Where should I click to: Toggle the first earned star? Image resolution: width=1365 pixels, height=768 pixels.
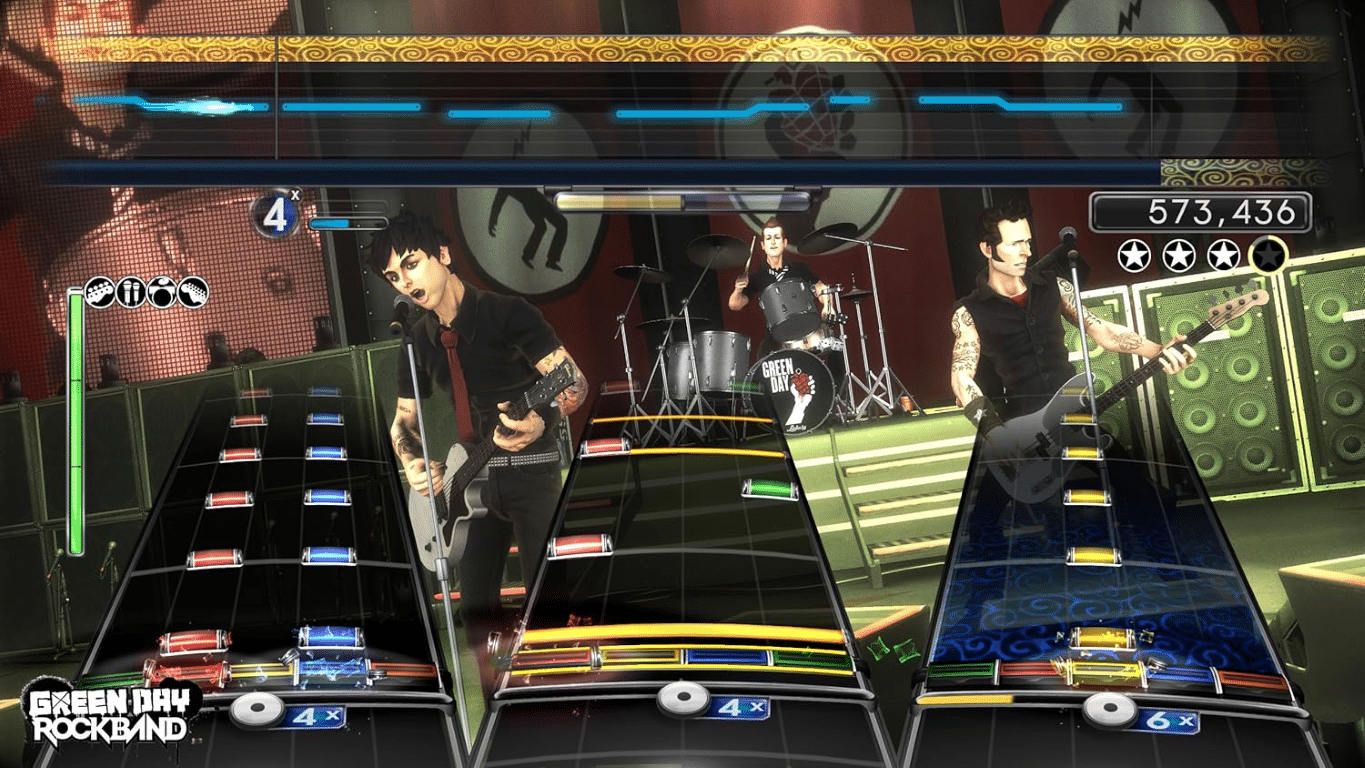pyautogui.click(x=1136, y=254)
